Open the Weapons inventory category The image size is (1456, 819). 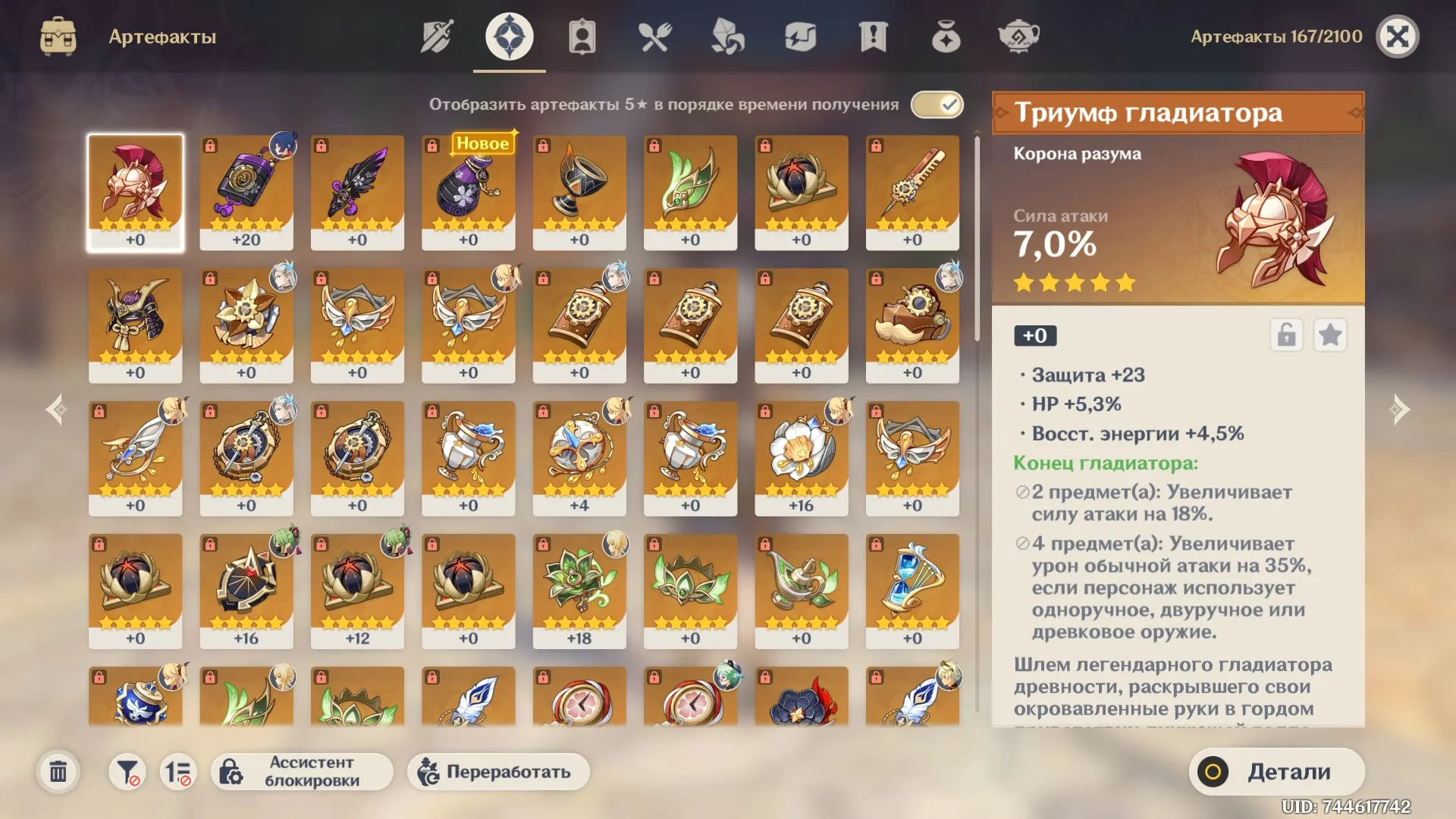[x=436, y=34]
